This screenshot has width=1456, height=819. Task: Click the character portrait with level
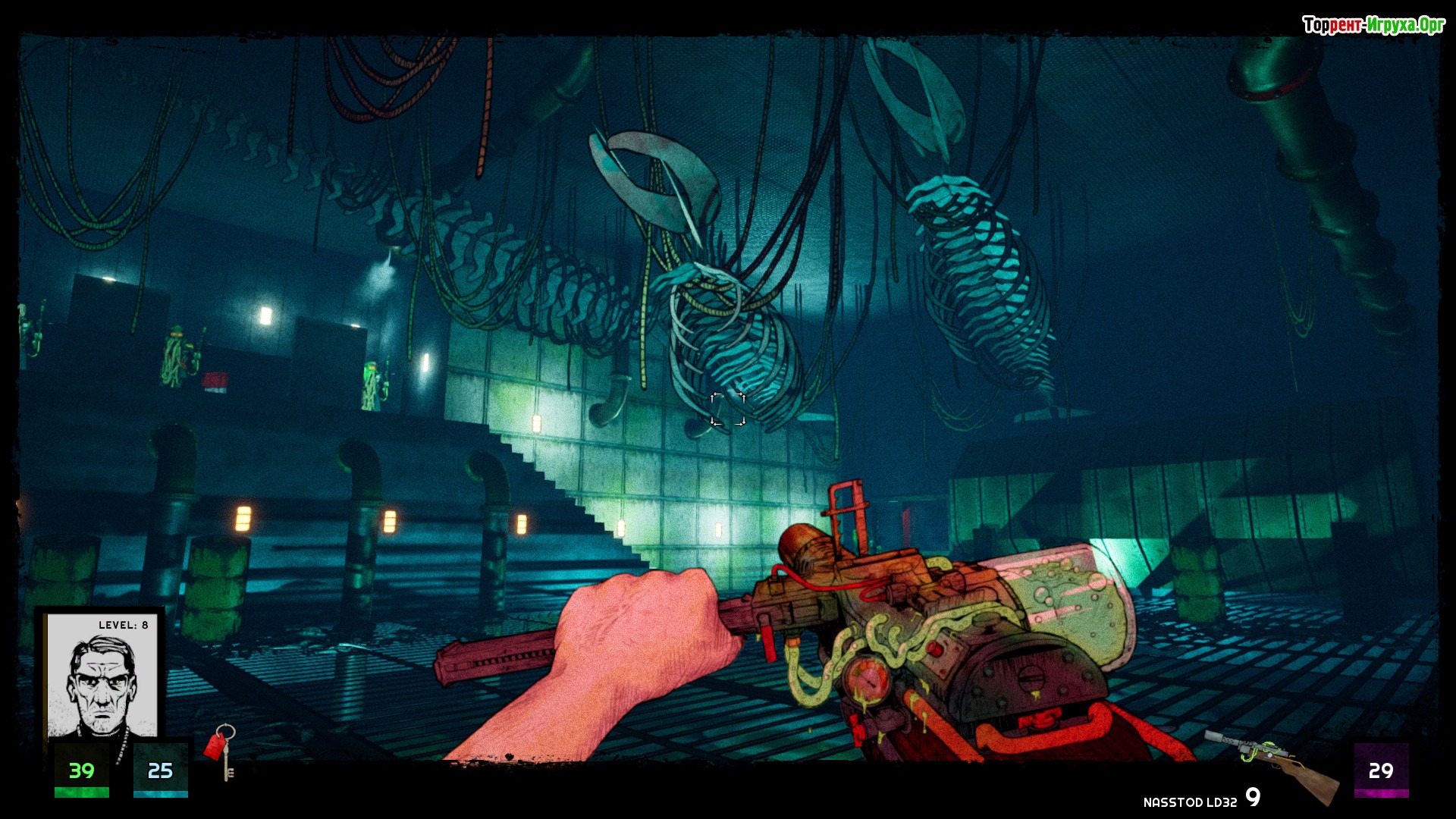click(102, 677)
